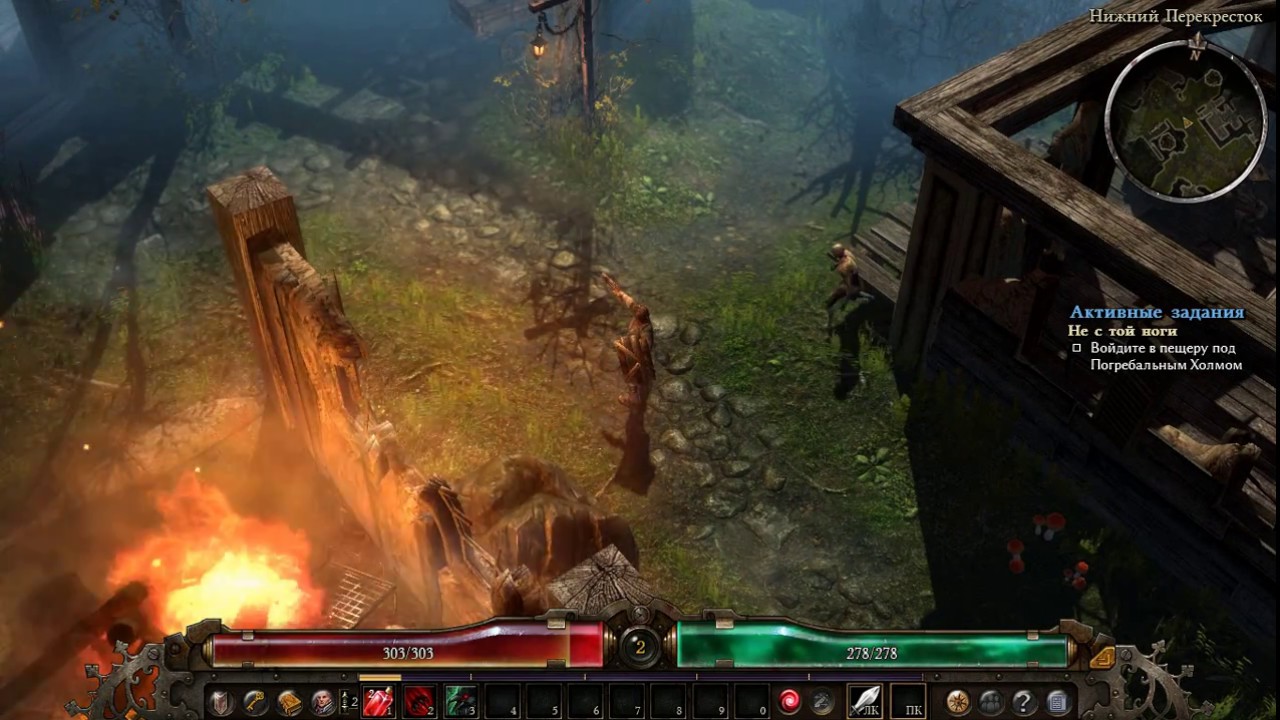Viewport: 1280px width, 720px height.
Task: Select the ПК right-click skill slot
Action: [x=907, y=700]
